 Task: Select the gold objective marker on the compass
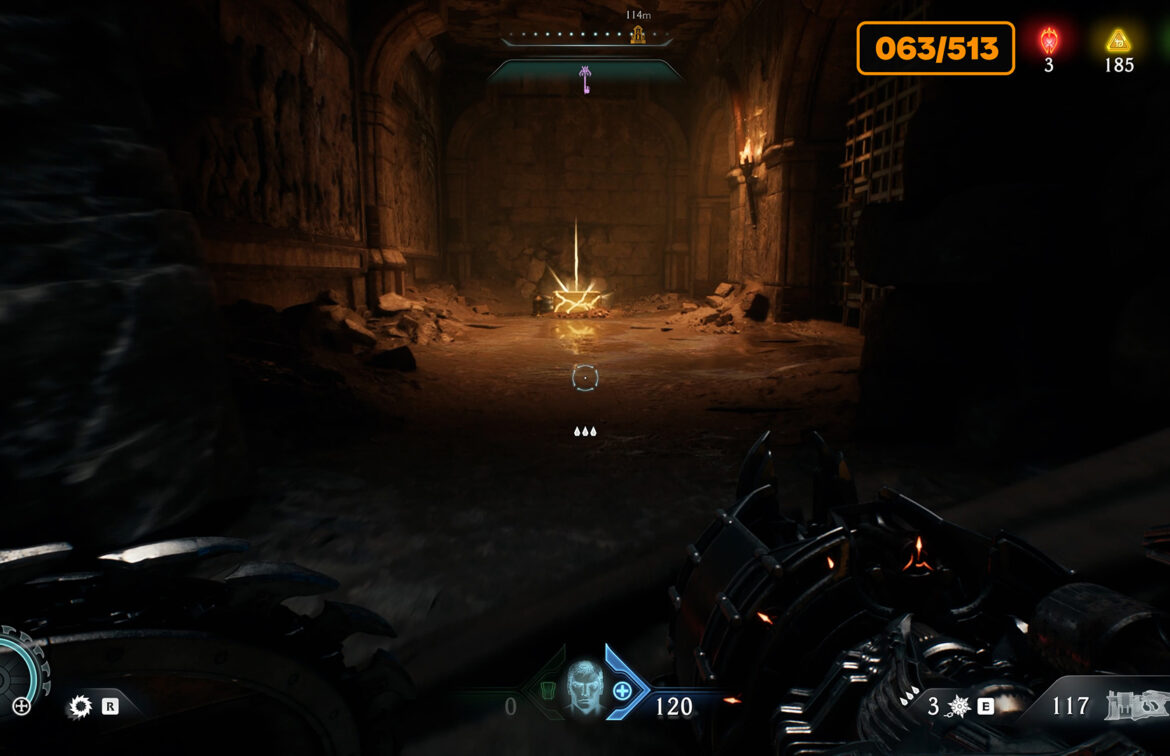pyautogui.click(x=637, y=35)
